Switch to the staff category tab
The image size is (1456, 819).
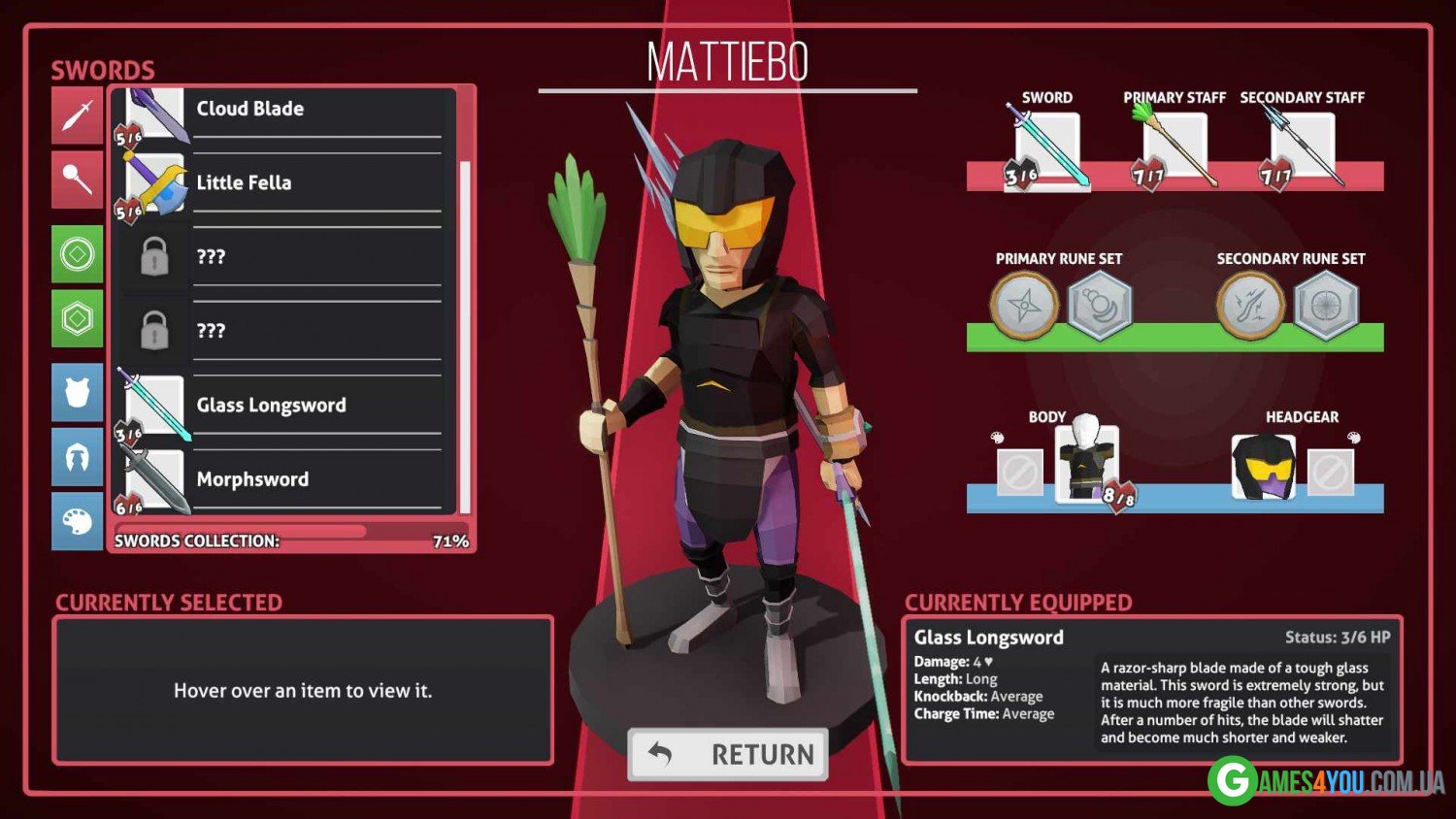(x=77, y=179)
